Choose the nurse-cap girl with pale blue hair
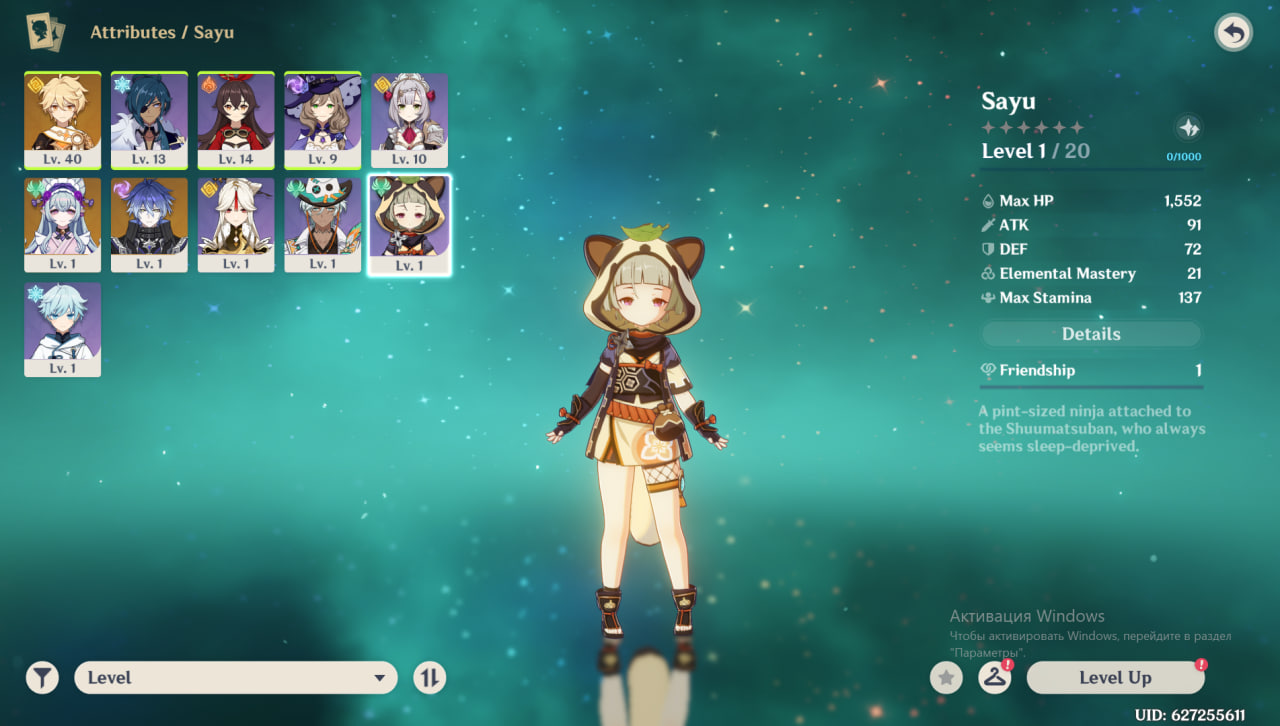Viewport: 1280px width, 726px height. click(63, 224)
